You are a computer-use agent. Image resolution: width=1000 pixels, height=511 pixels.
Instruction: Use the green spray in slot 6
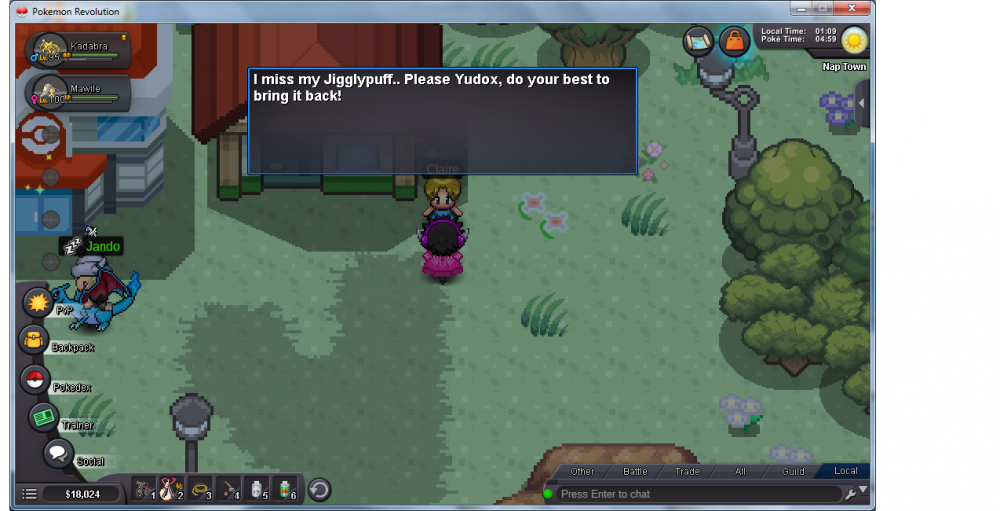[285, 490]
